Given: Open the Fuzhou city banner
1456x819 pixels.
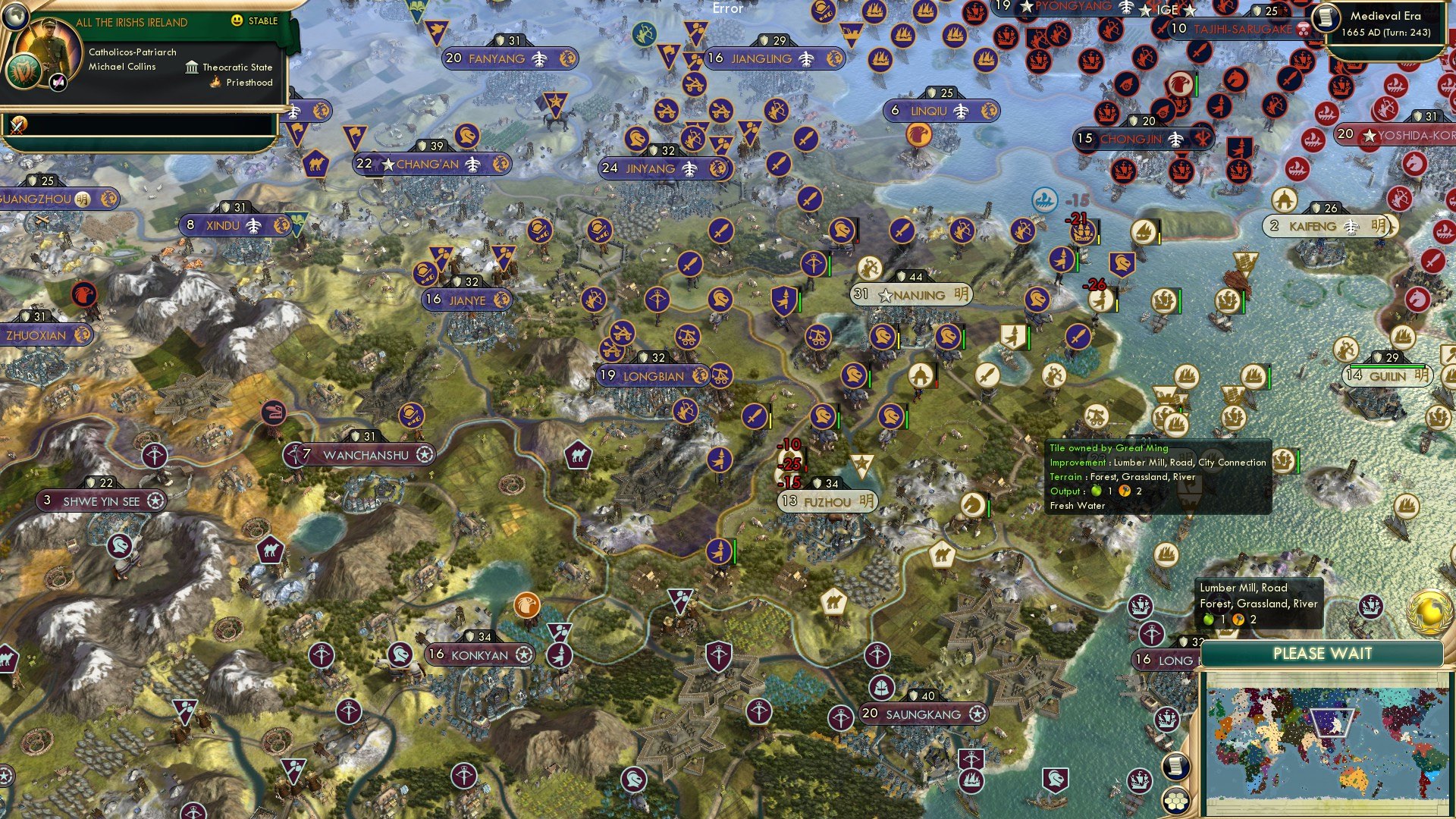Looking at the screenshot, I should pyautogui.click(x=829, y=501).
